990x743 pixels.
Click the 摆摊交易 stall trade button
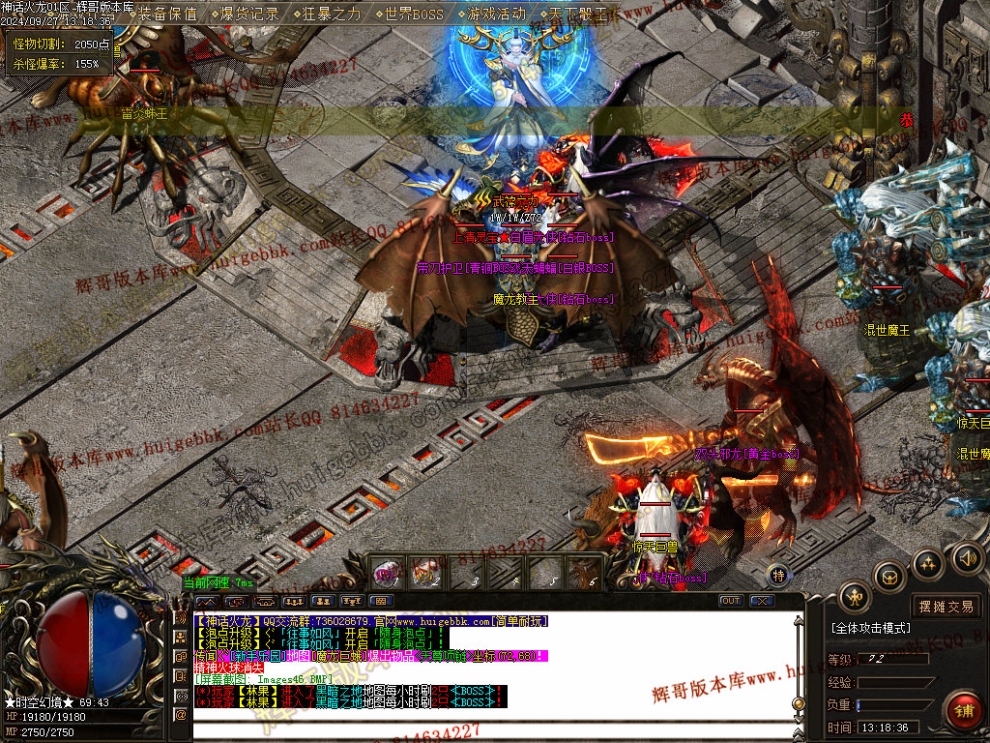pyautogui.click(x=946, y=606)
